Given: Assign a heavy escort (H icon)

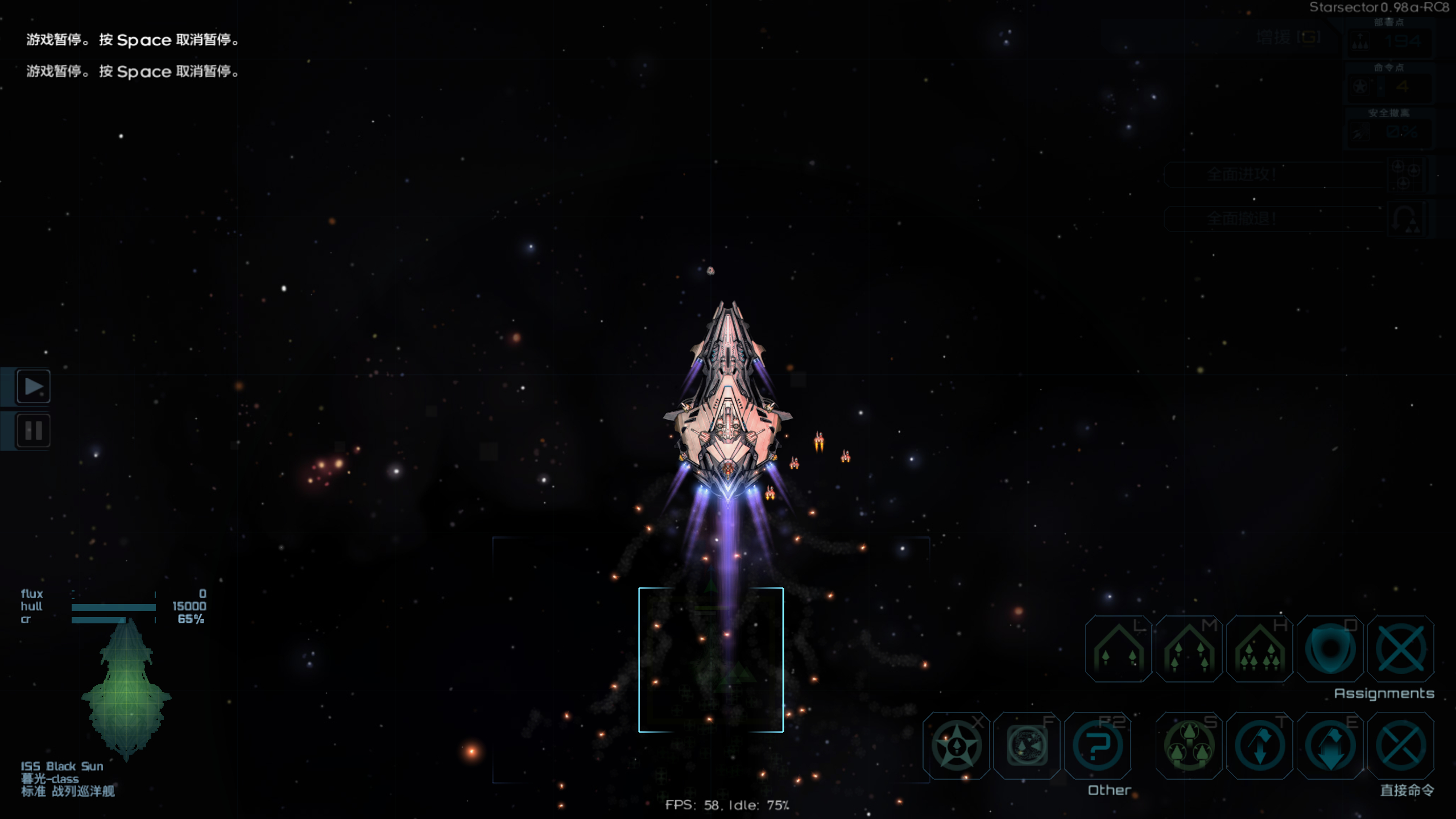Looking at the screenshot, I should click(1259, 649).
